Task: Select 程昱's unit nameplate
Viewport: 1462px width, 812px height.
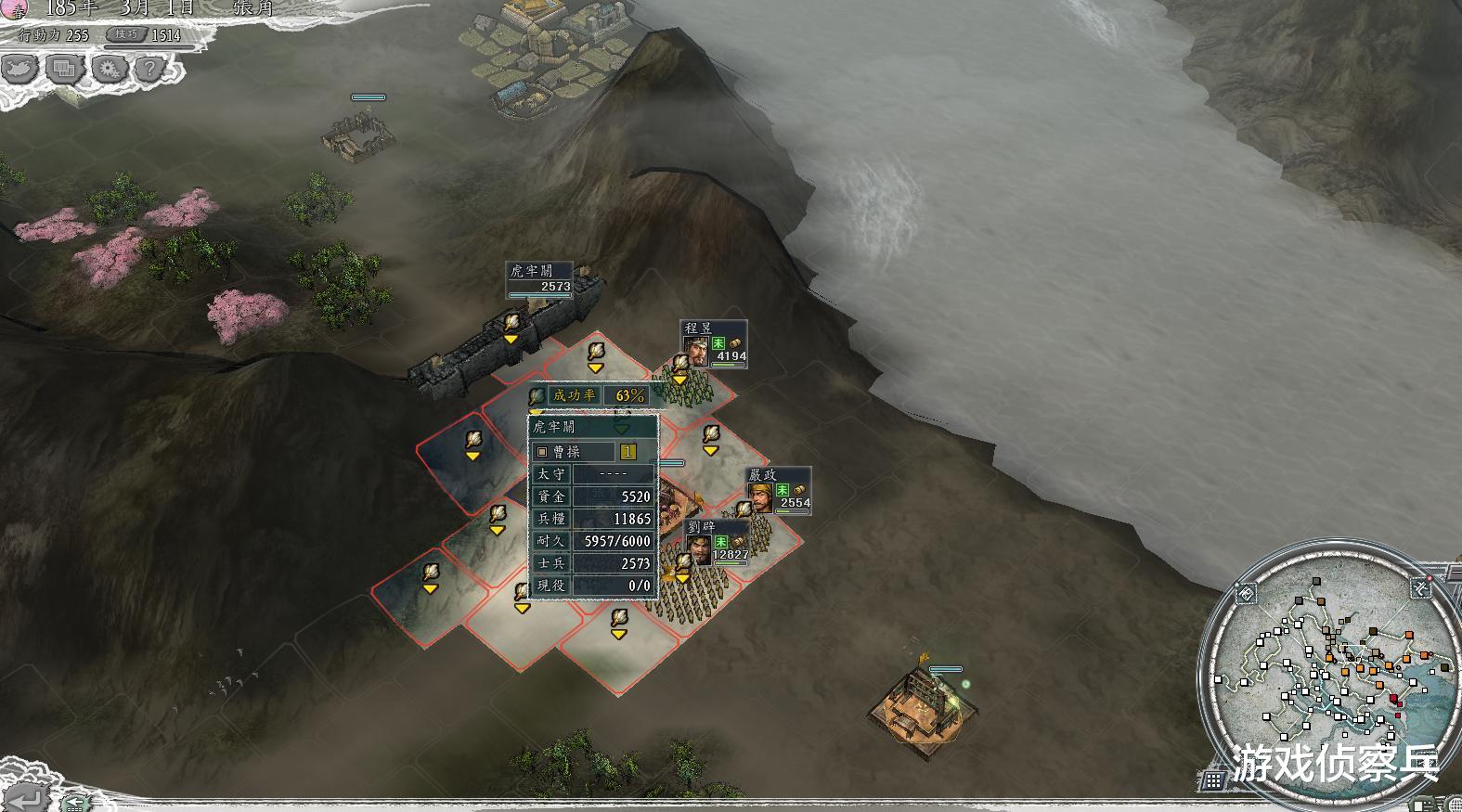Action: pos(714,342)
